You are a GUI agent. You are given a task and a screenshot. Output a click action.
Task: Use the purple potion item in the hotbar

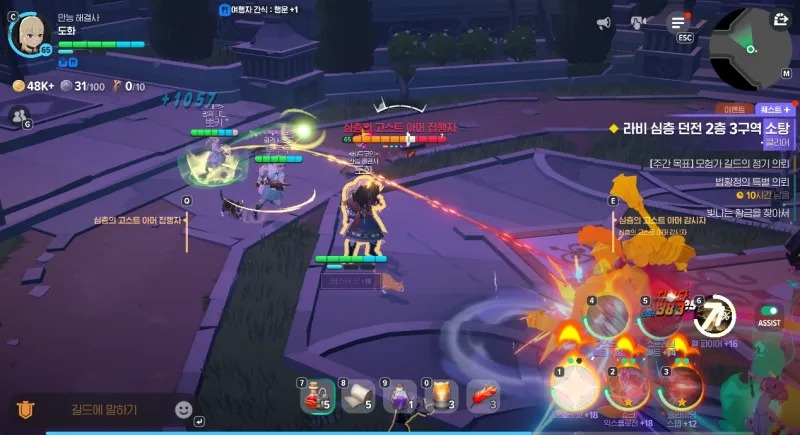point(399,396)
